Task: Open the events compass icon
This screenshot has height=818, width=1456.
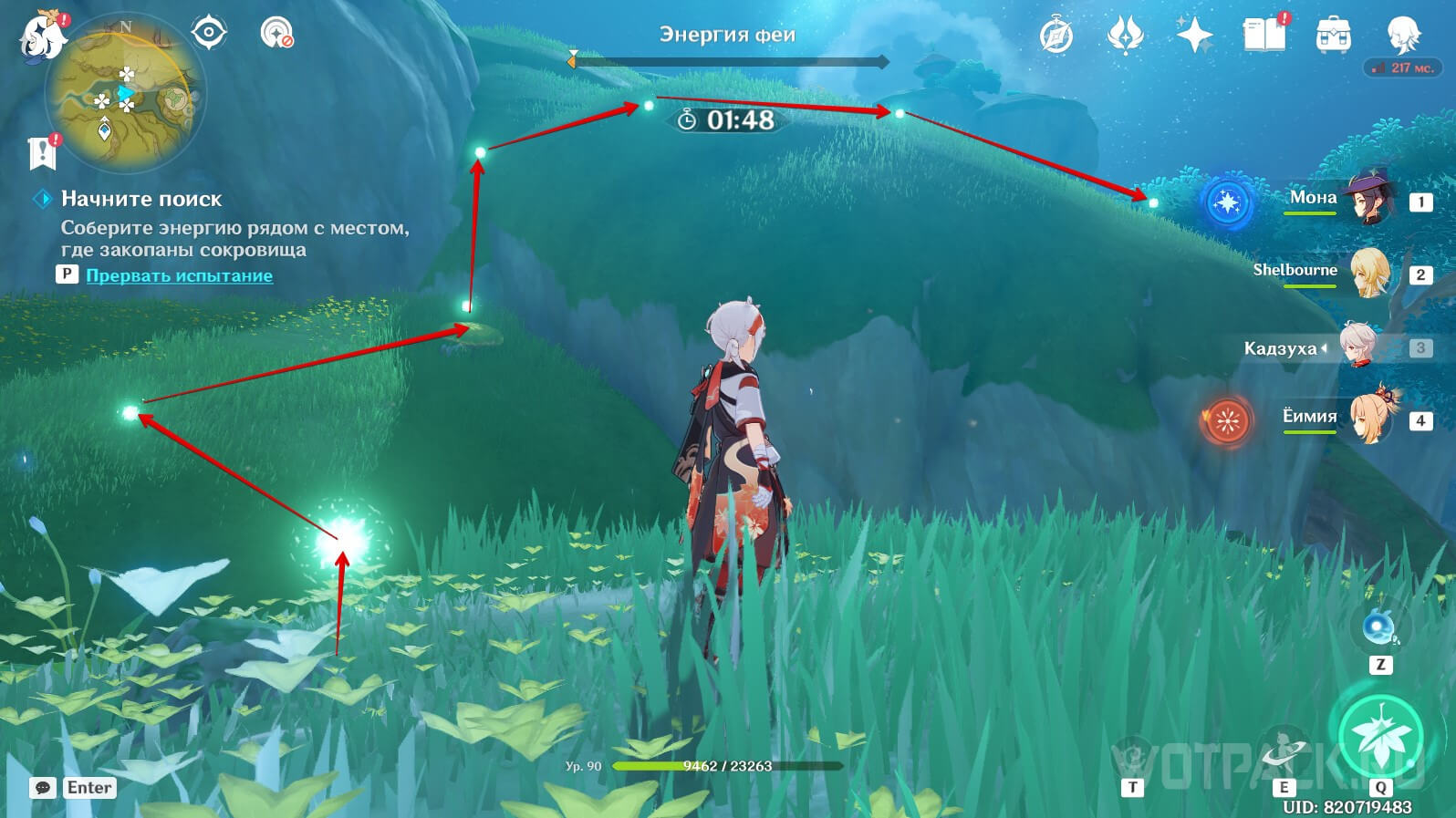Action: [x=1056, y=36]
